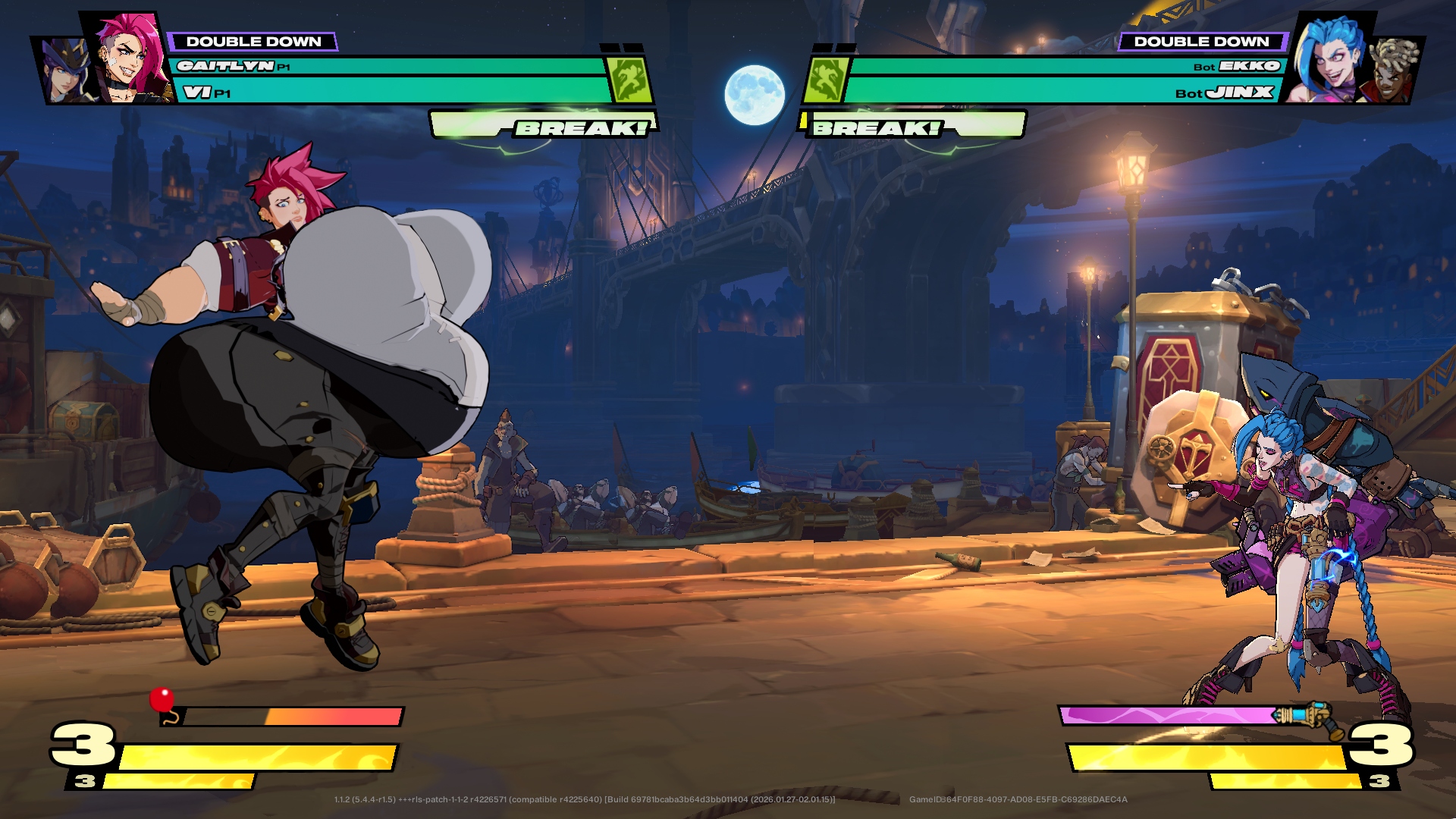This screenshot has height=819, width=1456.
Task: Click the green assist icon beside Vi's health bar
Action: pos(629,80)
